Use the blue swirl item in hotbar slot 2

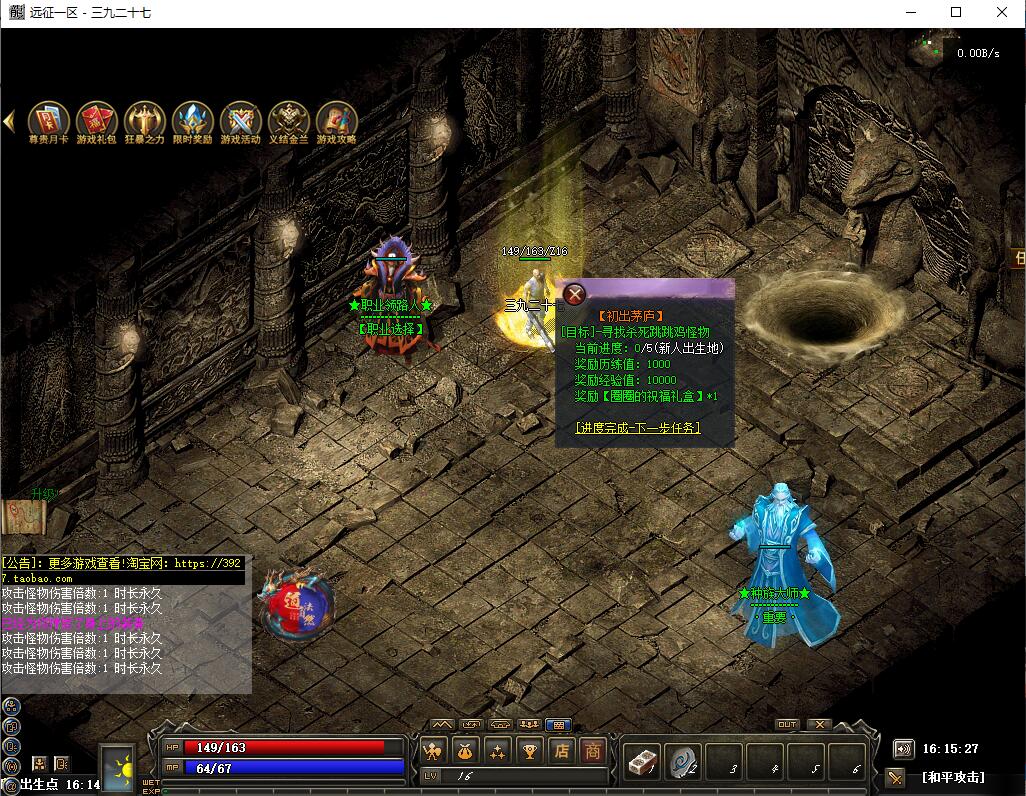point(684,762)
